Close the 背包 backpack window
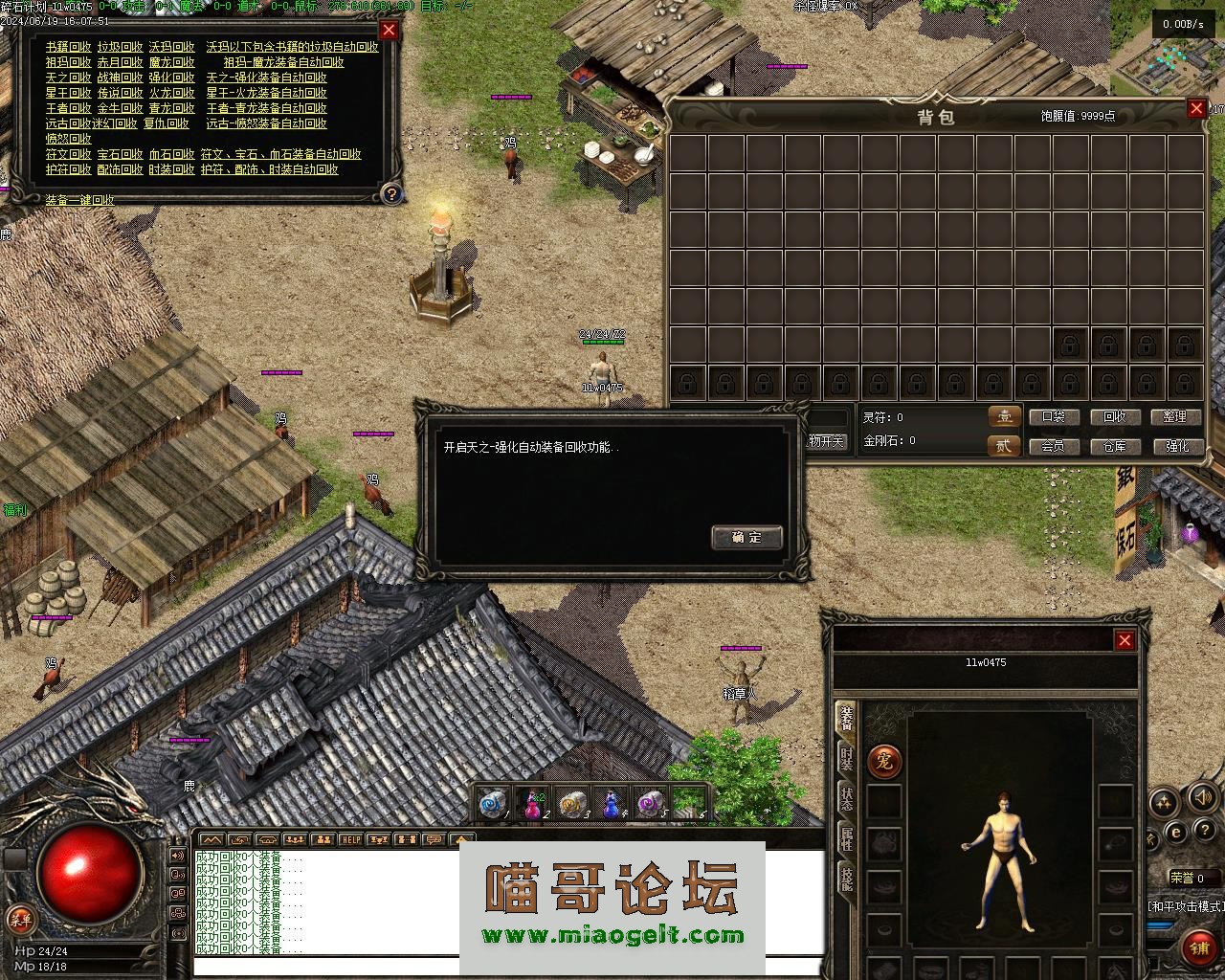This screenshot has height=980, width=1225. (1196, 109)
